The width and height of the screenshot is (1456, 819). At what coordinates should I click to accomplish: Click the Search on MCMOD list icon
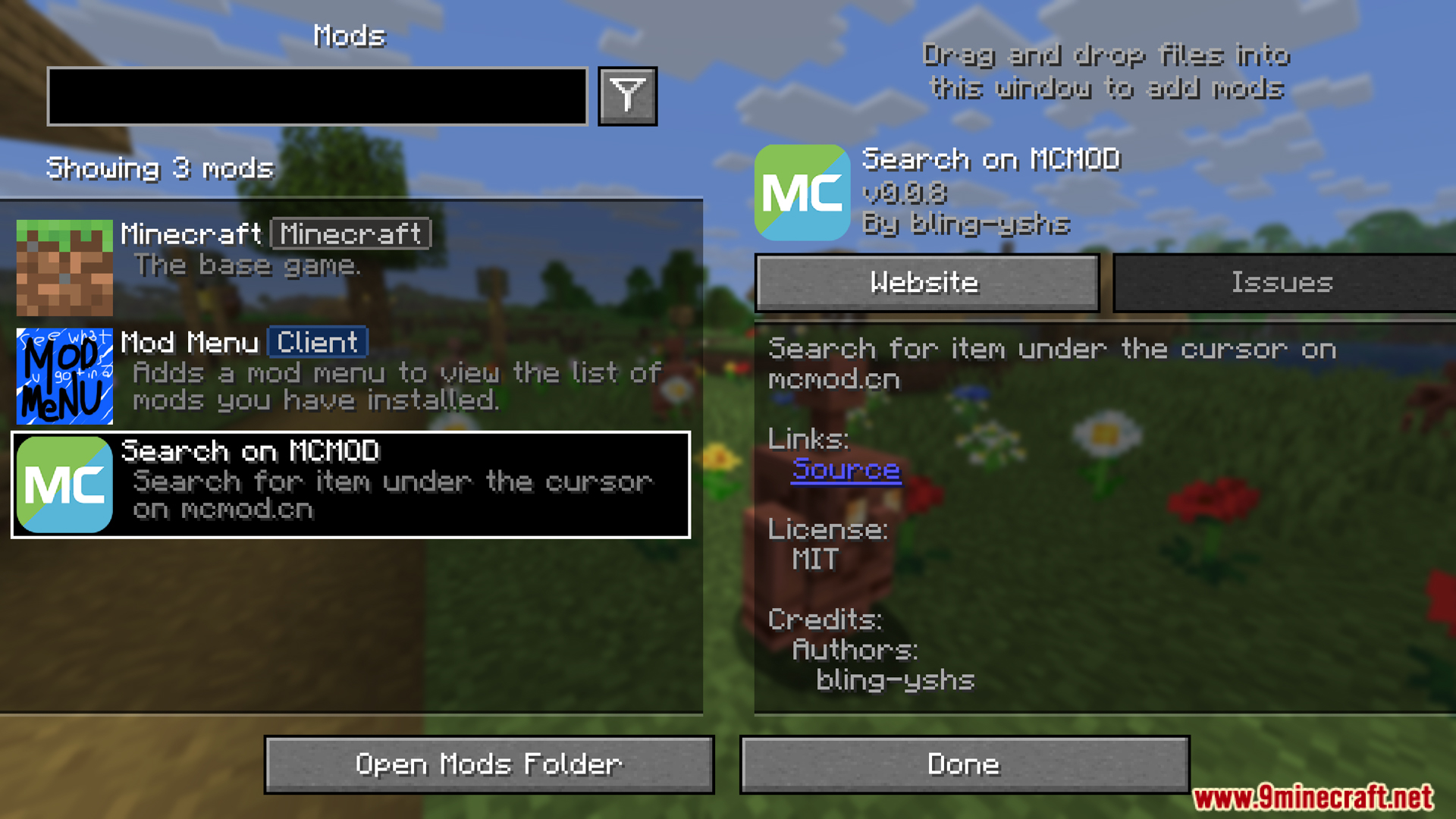pyautogui.click(x=64, y=484)
